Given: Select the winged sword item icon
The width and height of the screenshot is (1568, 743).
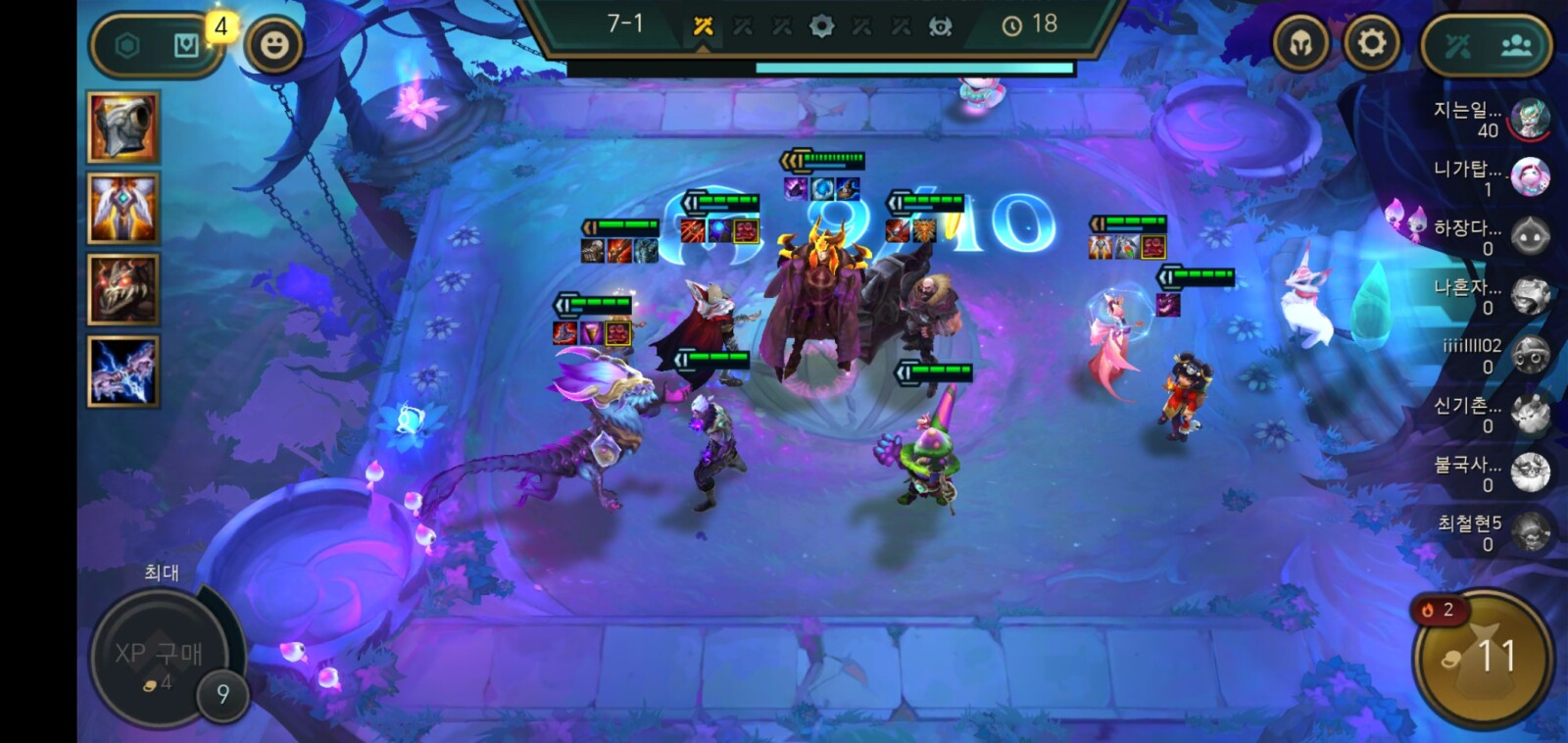Looking at the screenshot, I should pyautogui.click(x=122, y=208).
